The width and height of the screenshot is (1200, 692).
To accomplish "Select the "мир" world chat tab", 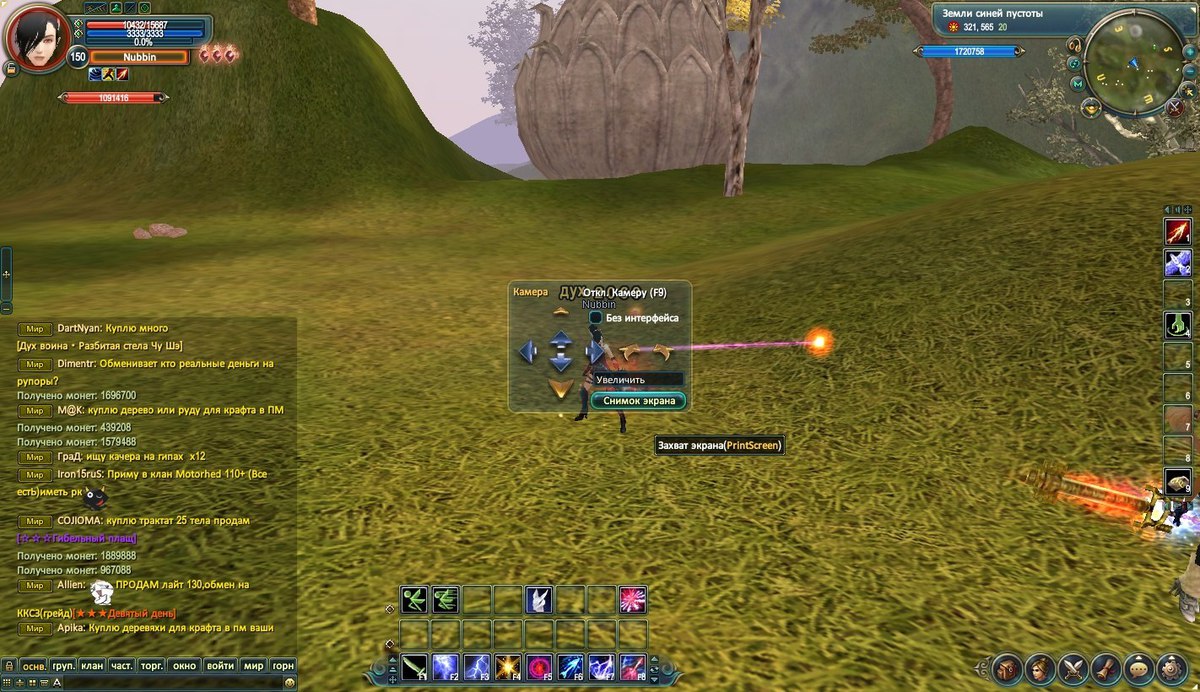I will click(253, 665).
